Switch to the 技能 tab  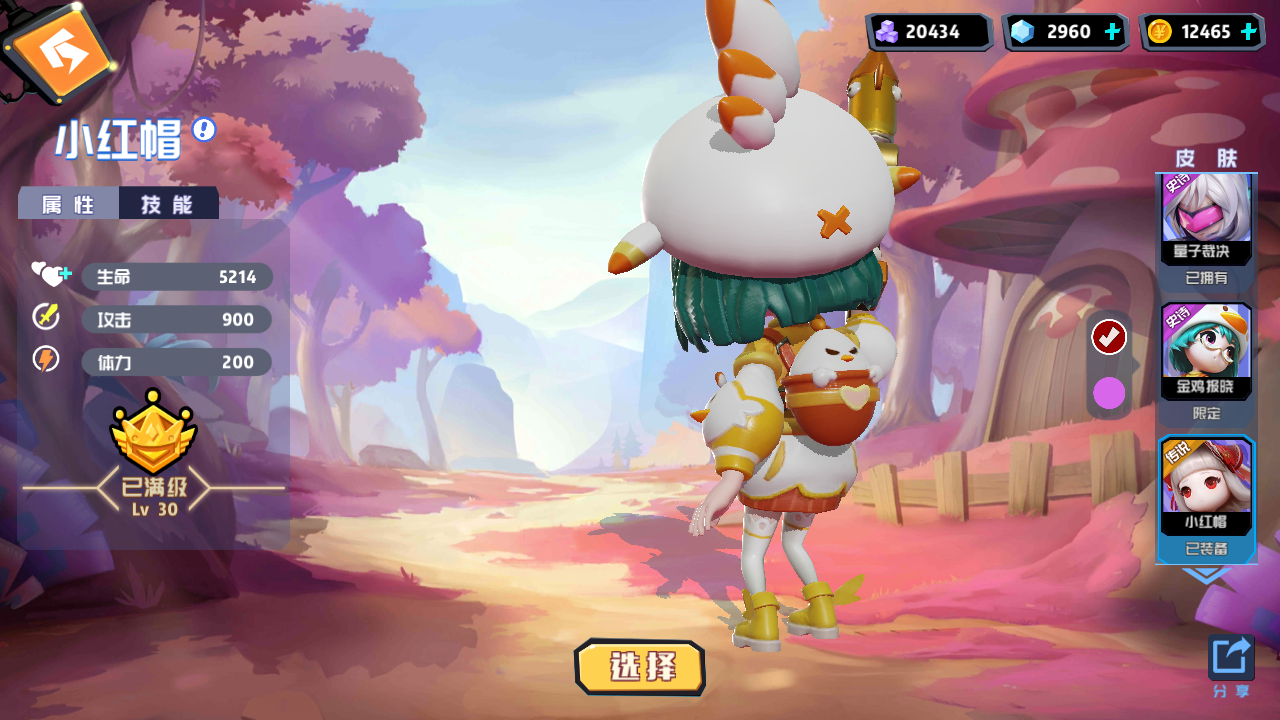168,202
